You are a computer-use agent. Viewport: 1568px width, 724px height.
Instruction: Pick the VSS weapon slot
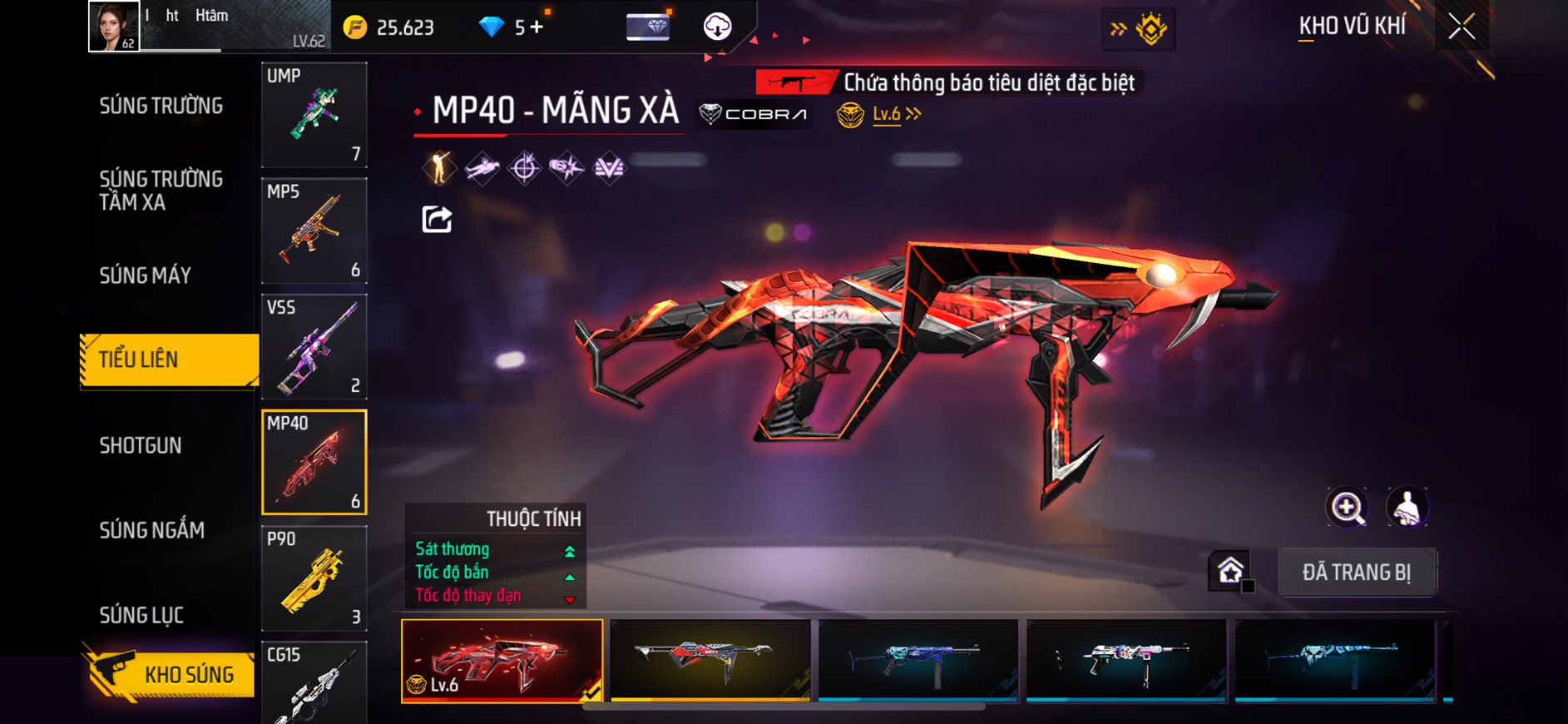pyautogui.click(x=314, y=346)
